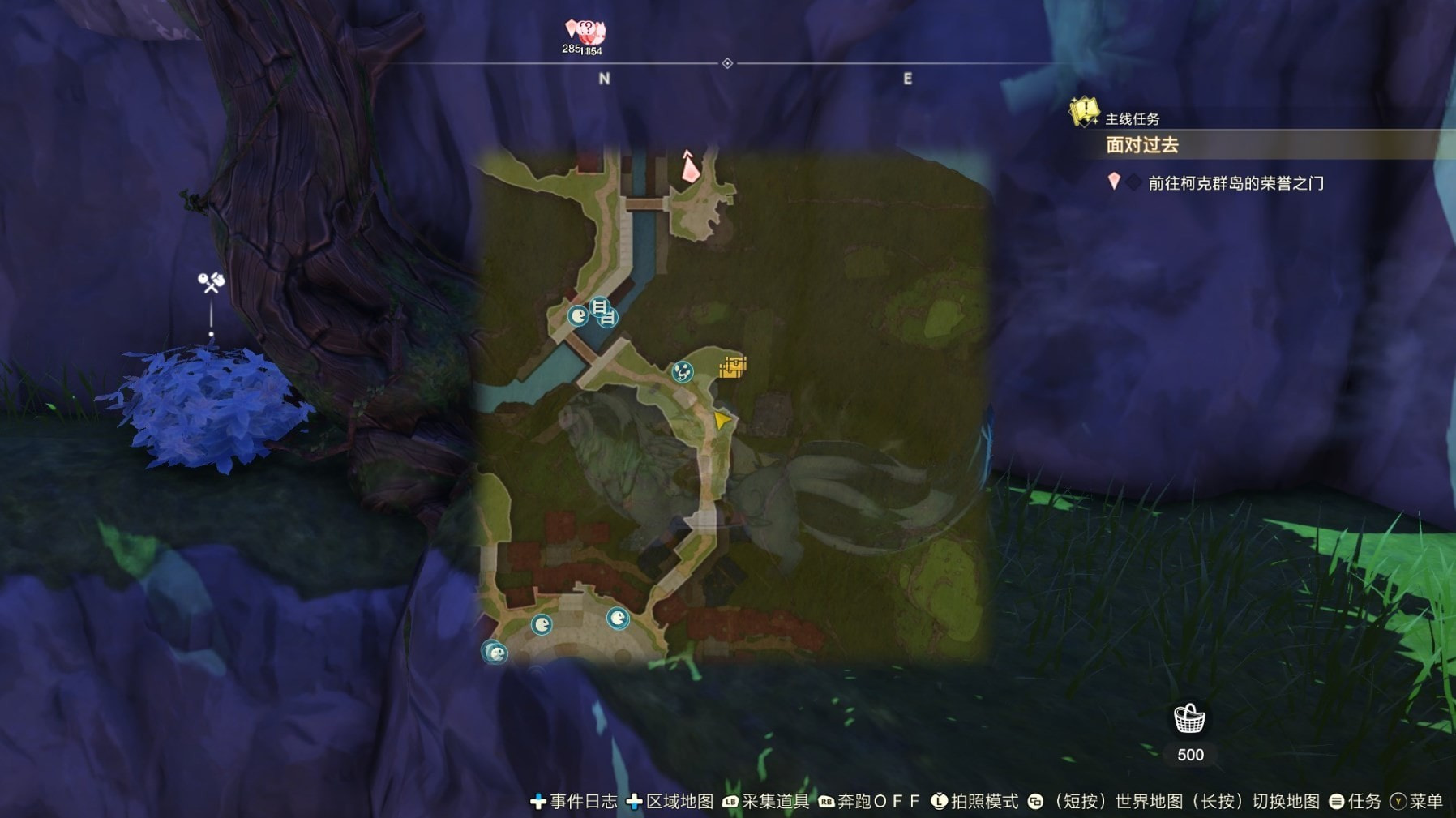
Task: Select the face marker beside the ladder icons
Action: (x=578, y=315)
